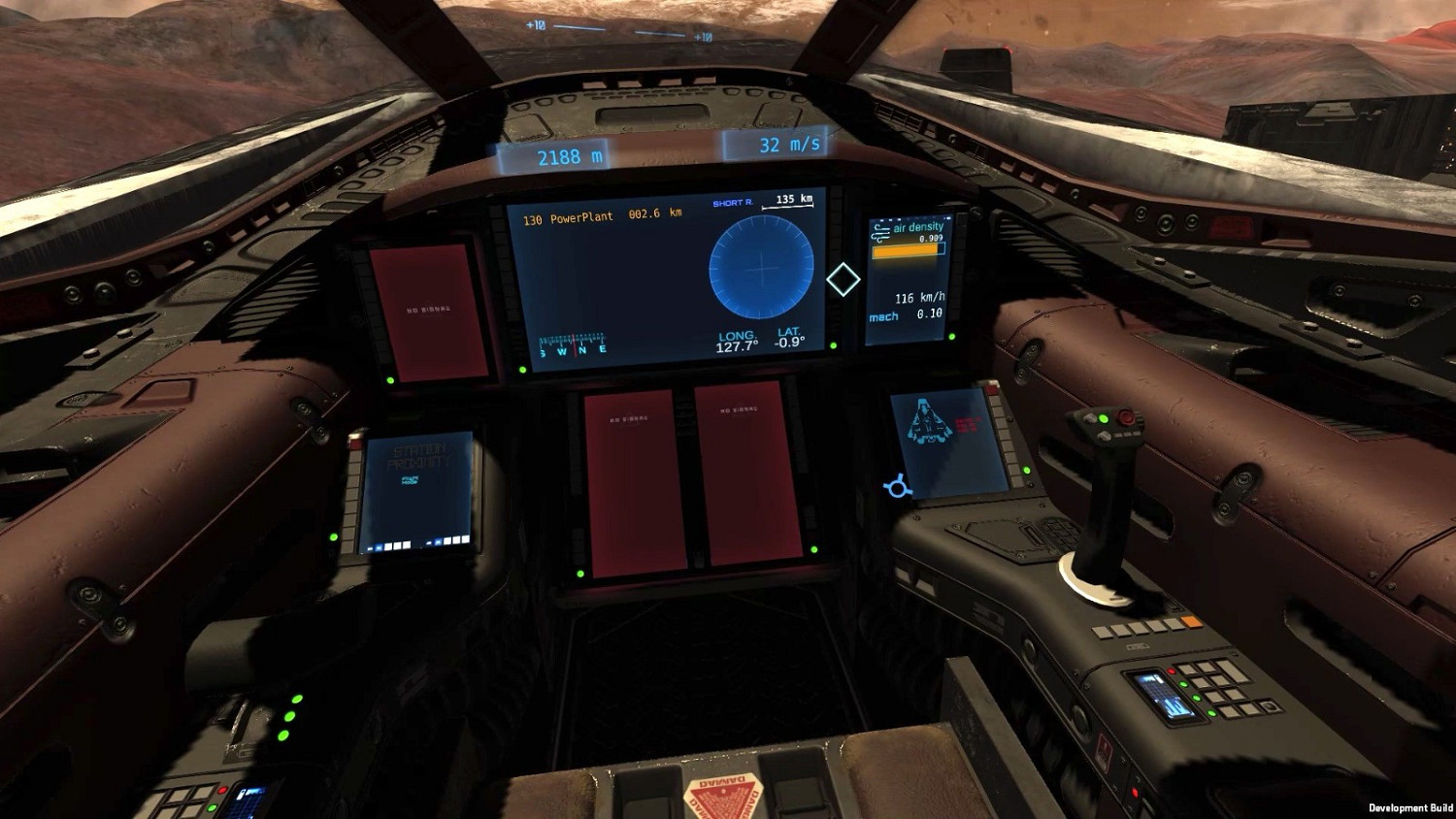Expand the 135 km range scale selector

pyautogui.click(x=792, y=200)
